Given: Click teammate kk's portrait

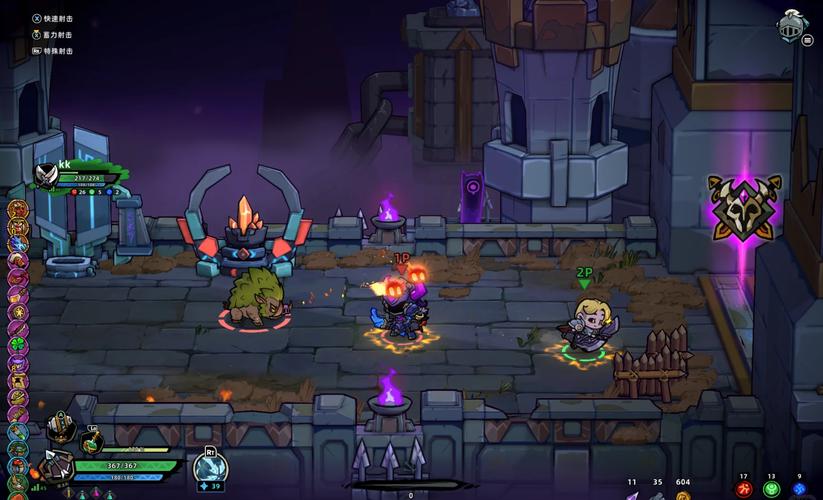Looking at the screenshot, I should click(x=46, y=176).
